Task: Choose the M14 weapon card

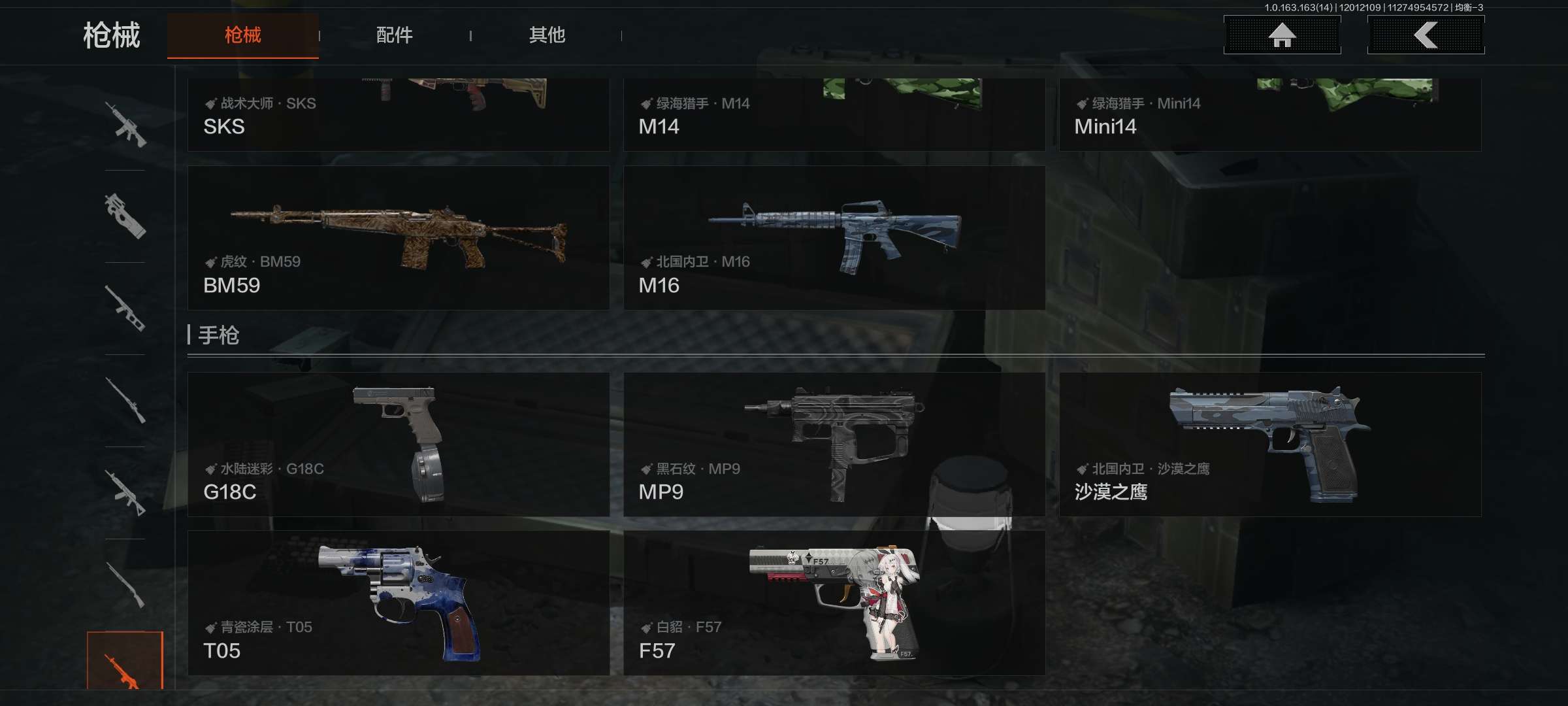Action: tap(834, 115)
